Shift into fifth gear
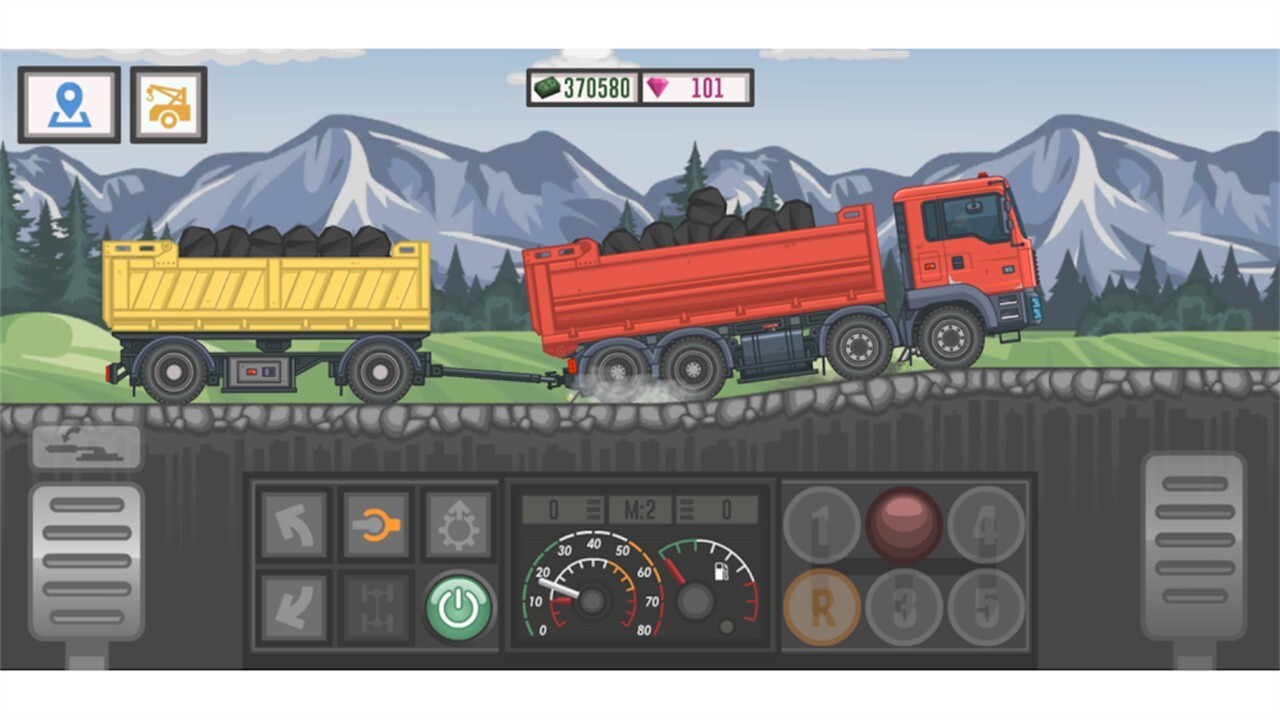This screenshot has height=720, width=1280. click(x=988, y=604)
